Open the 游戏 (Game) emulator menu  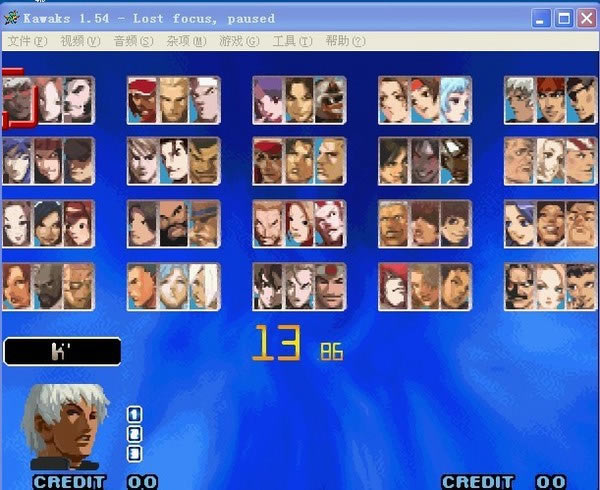238,41
